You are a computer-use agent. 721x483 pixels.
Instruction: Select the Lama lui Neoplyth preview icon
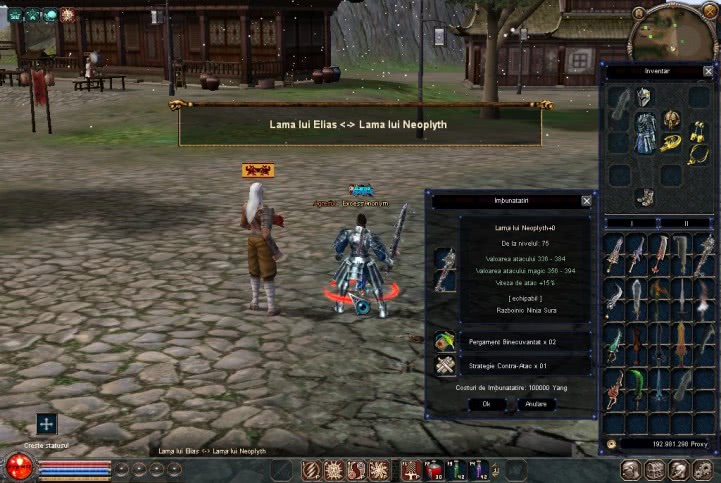pos(445,269)
